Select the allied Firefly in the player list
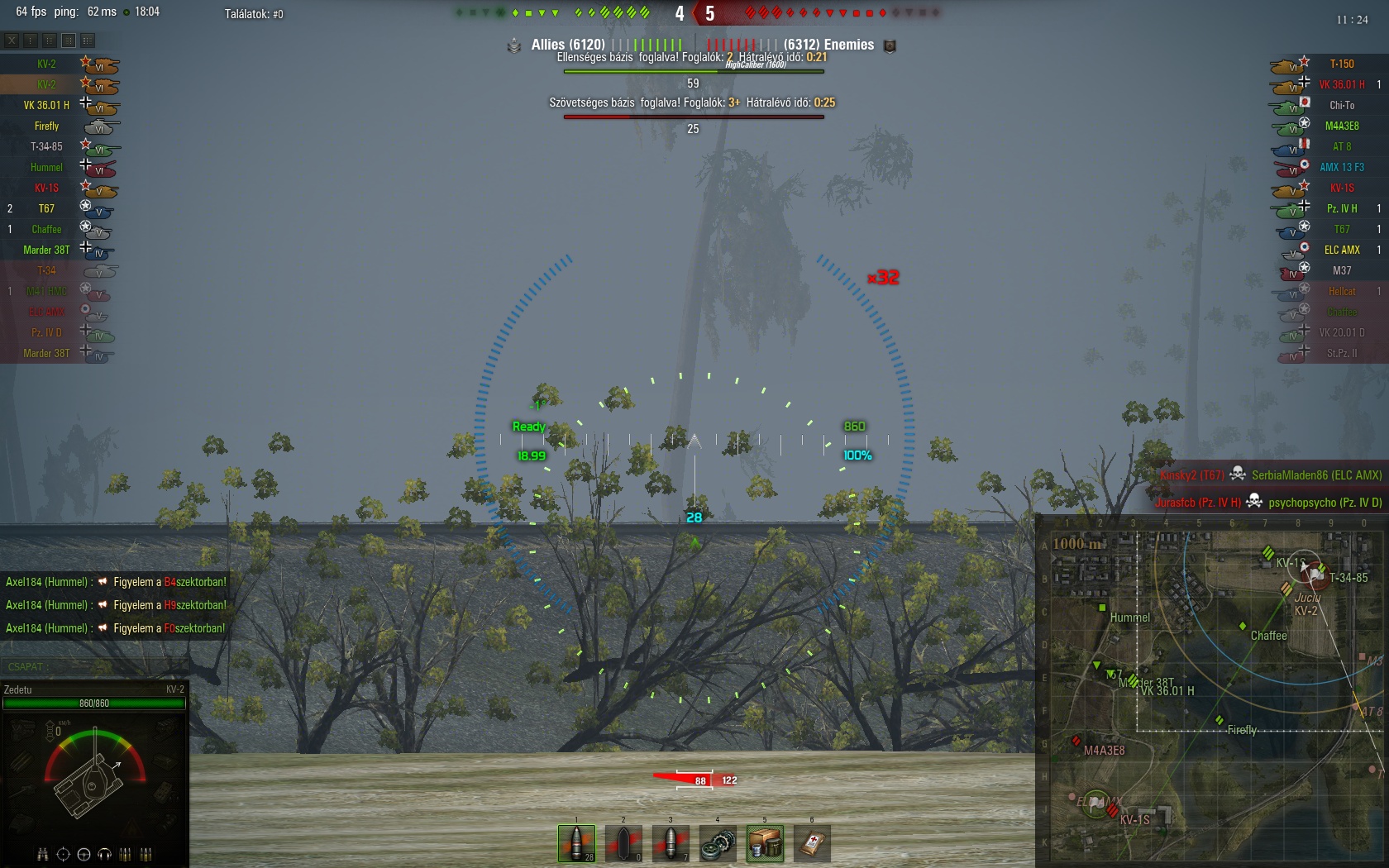The image size is (1389, 868). pos(47,126)
